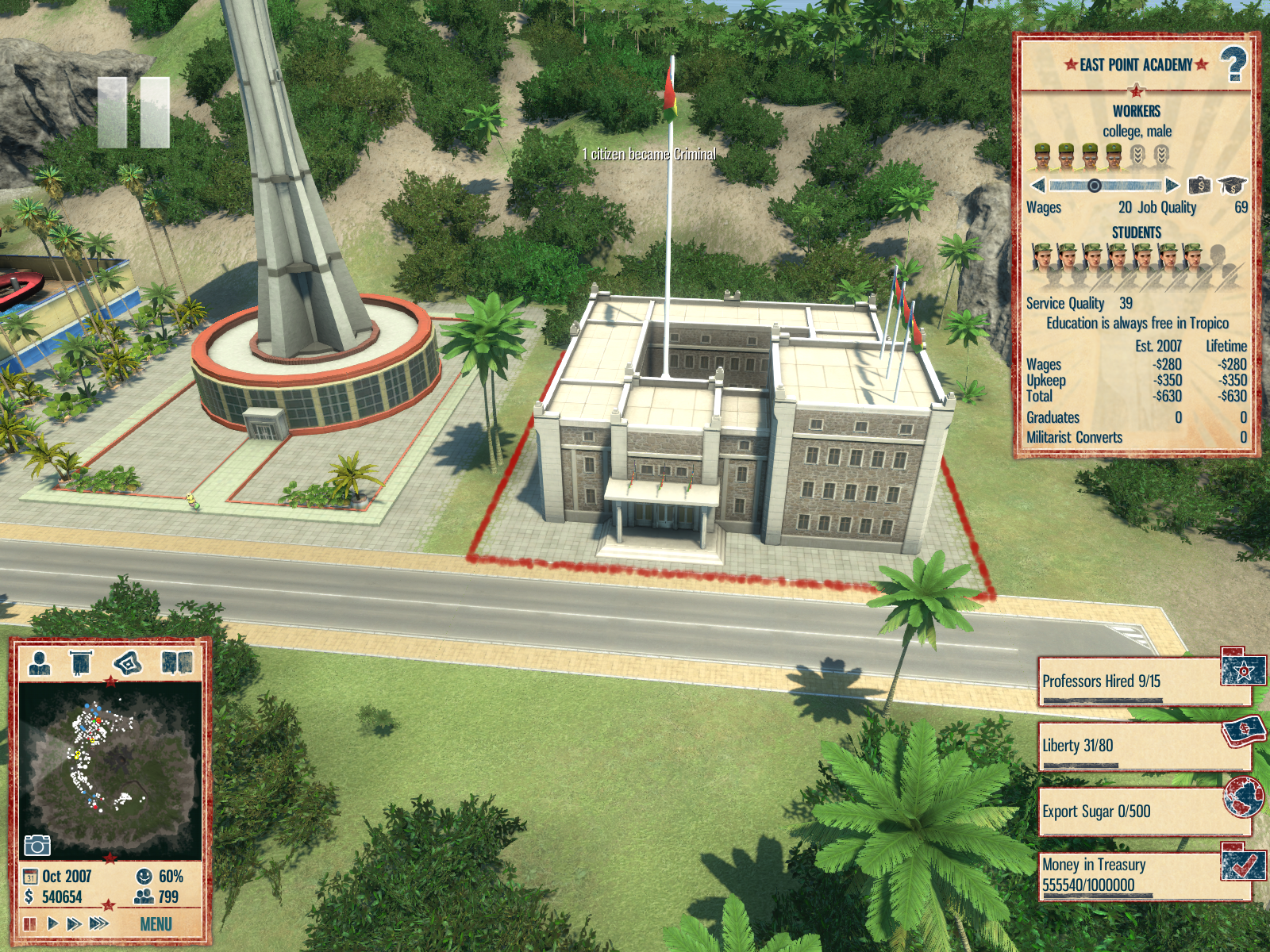Set game speed to triple fast-forward
The height and width of the screenshot is (952, 1270).
(x=99, y=923)
